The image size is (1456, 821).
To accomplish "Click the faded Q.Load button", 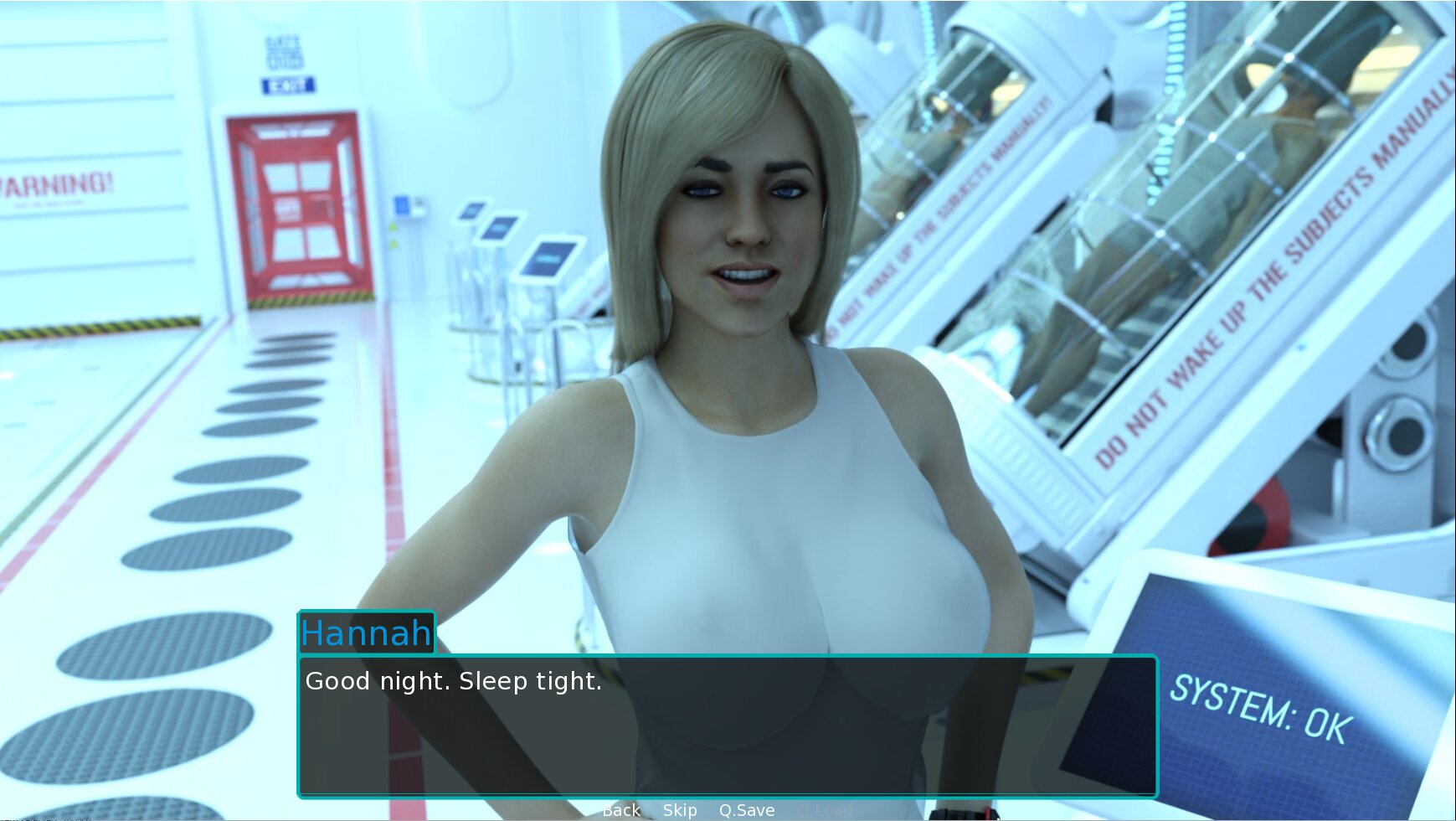I will (x=825, y=810).
